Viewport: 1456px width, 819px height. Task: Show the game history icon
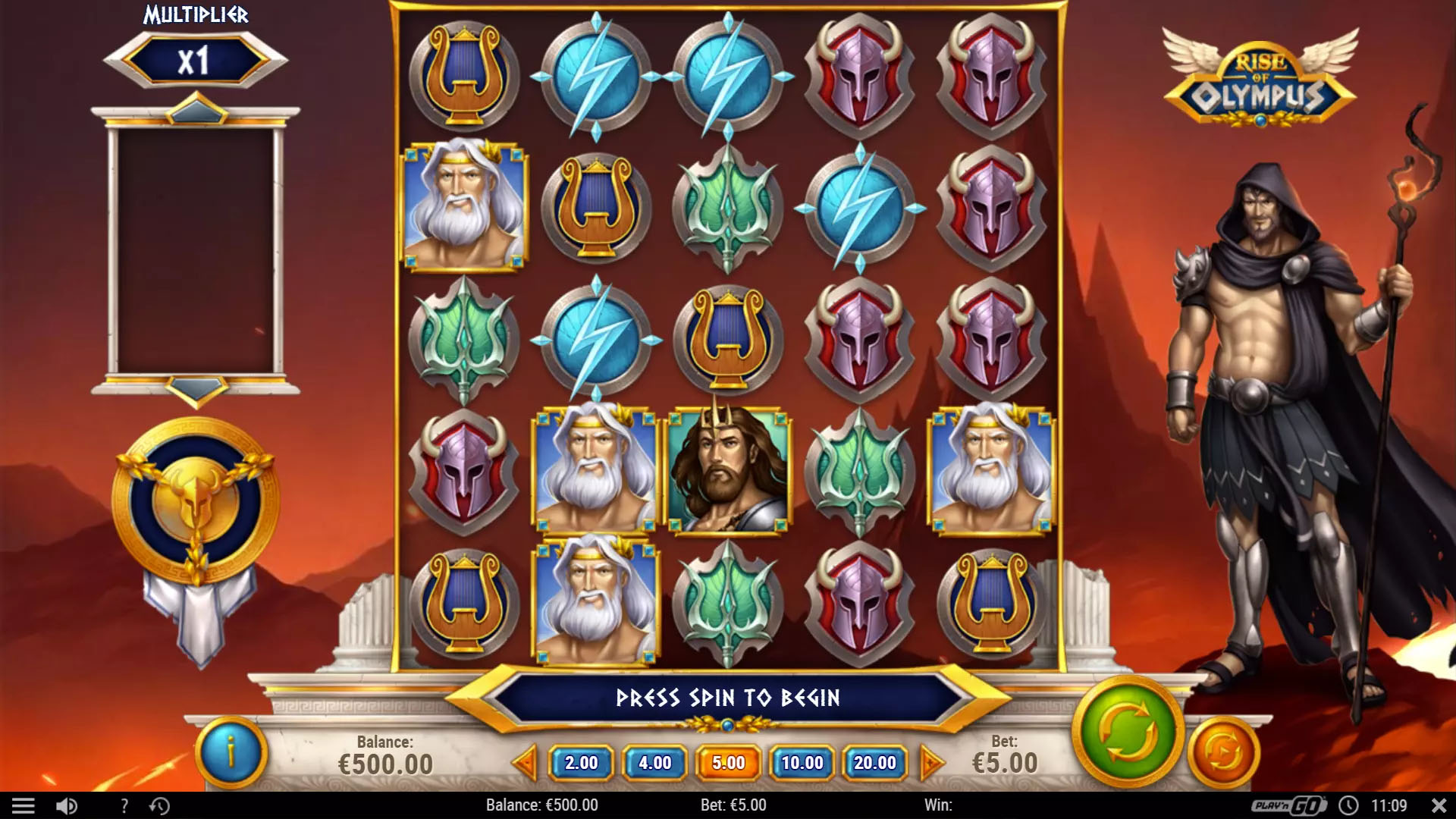pyautogui.click(x=159, y=805)
